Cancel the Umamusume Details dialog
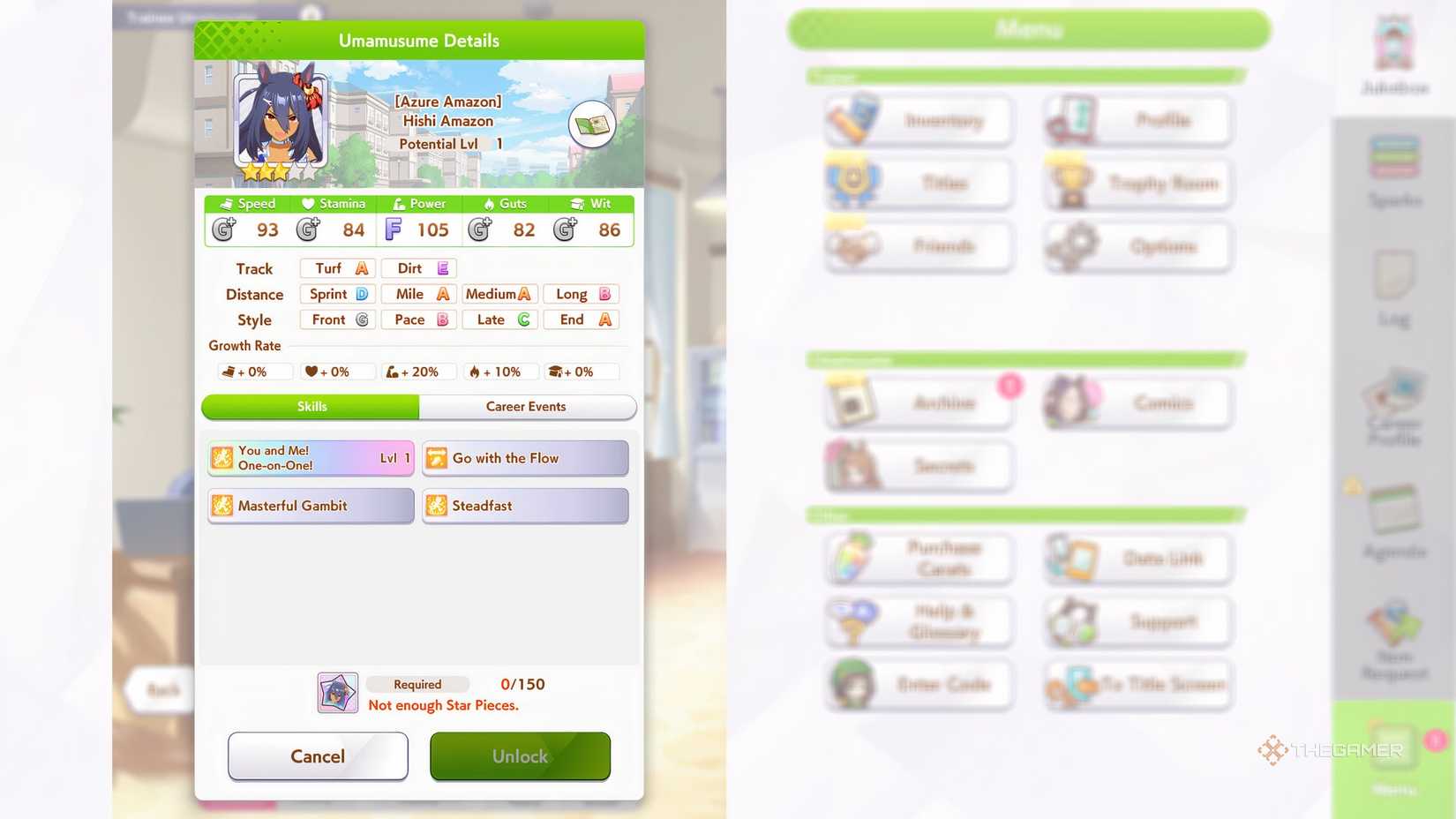Screen dimensions: 1456x819 [318, 755]
